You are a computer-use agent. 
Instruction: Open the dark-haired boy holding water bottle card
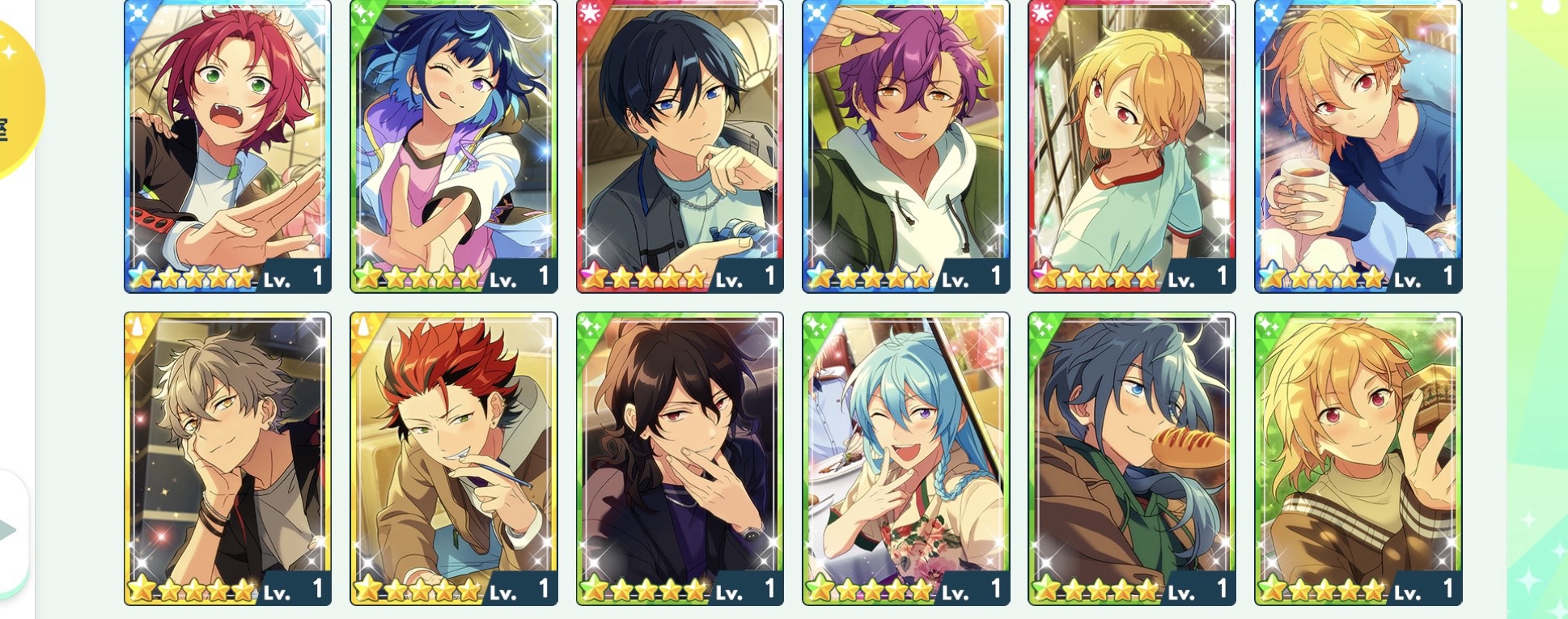[680, 146]
